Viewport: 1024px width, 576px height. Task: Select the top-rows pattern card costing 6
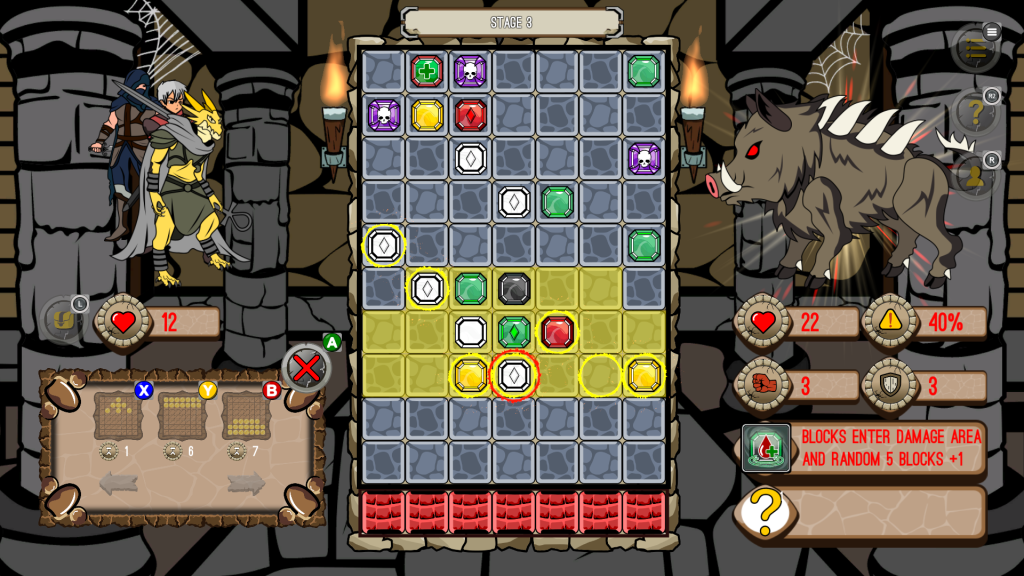pos(182,415)
